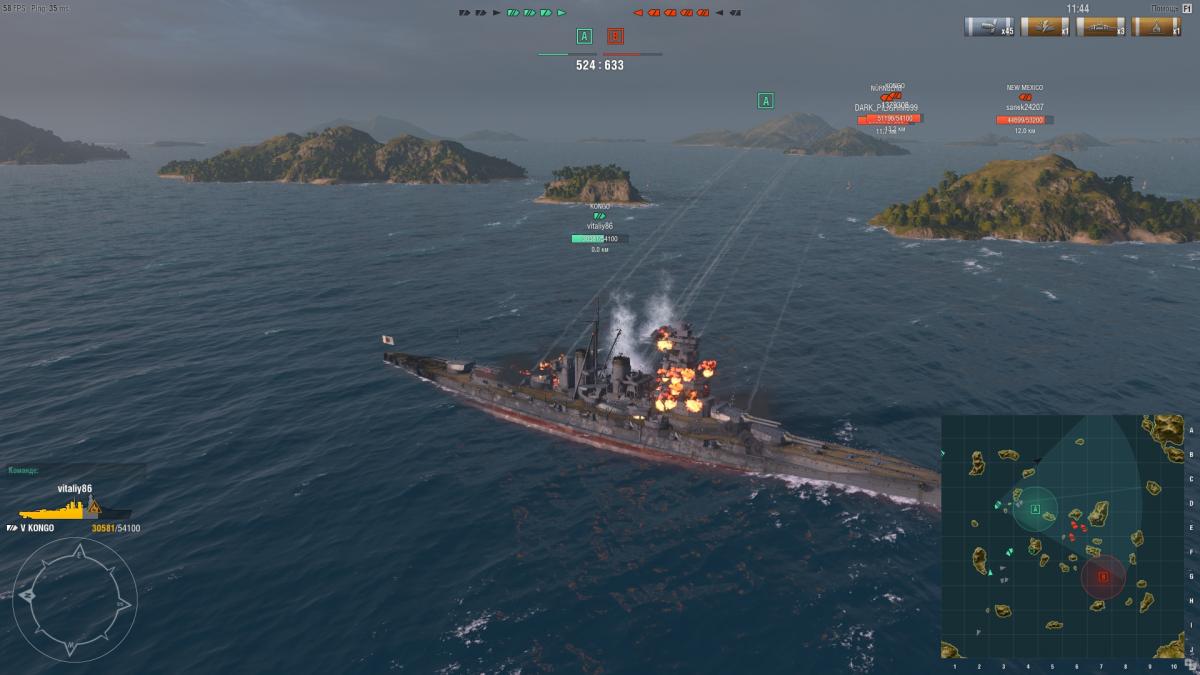Click the fire warning icon on ship silhouette
1200x675 pixels.
pyautogui.click(x=95, y=507)
